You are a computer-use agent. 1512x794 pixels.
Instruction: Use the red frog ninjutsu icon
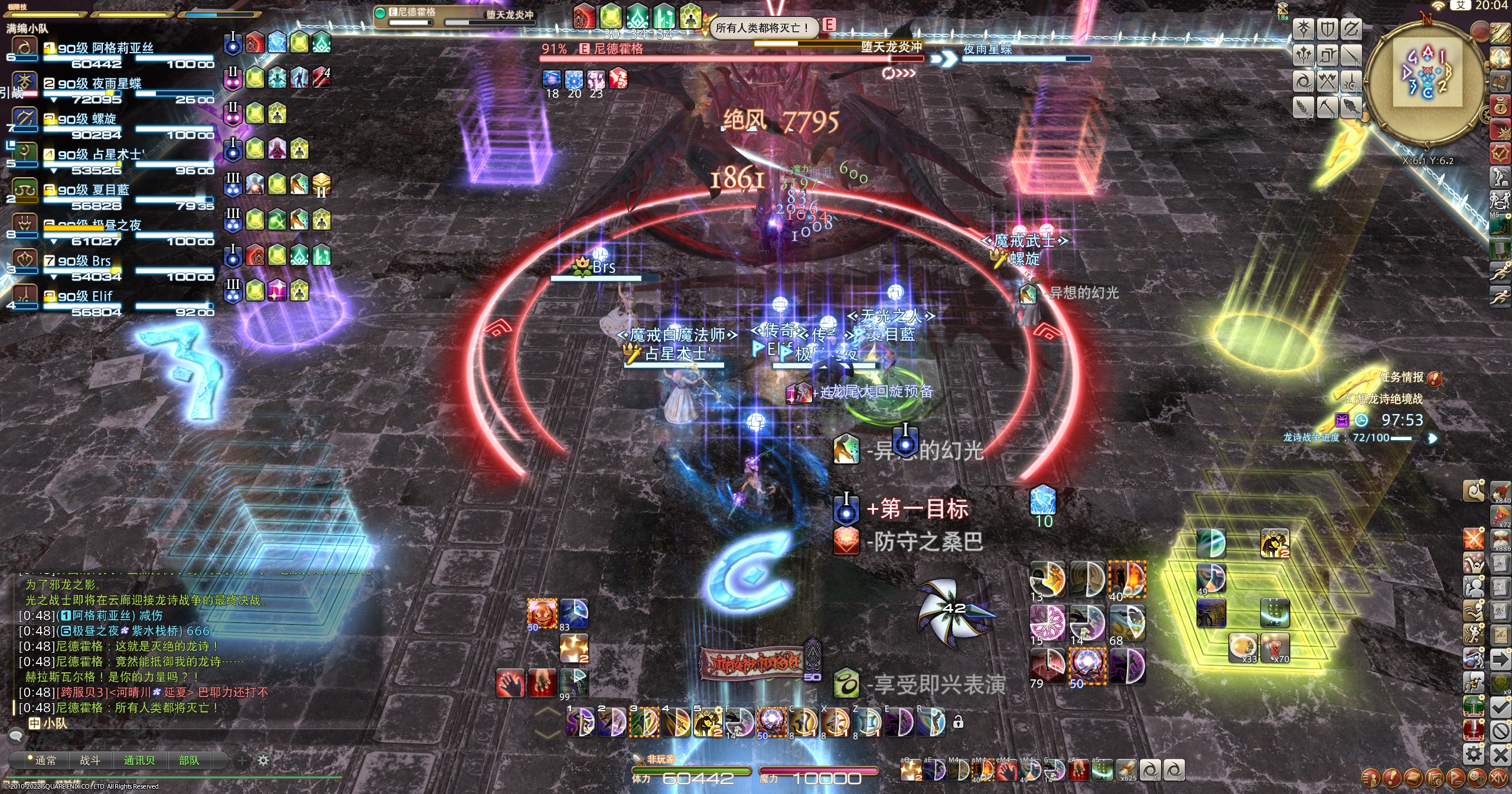pyautogui.click(x=542, y=612)
